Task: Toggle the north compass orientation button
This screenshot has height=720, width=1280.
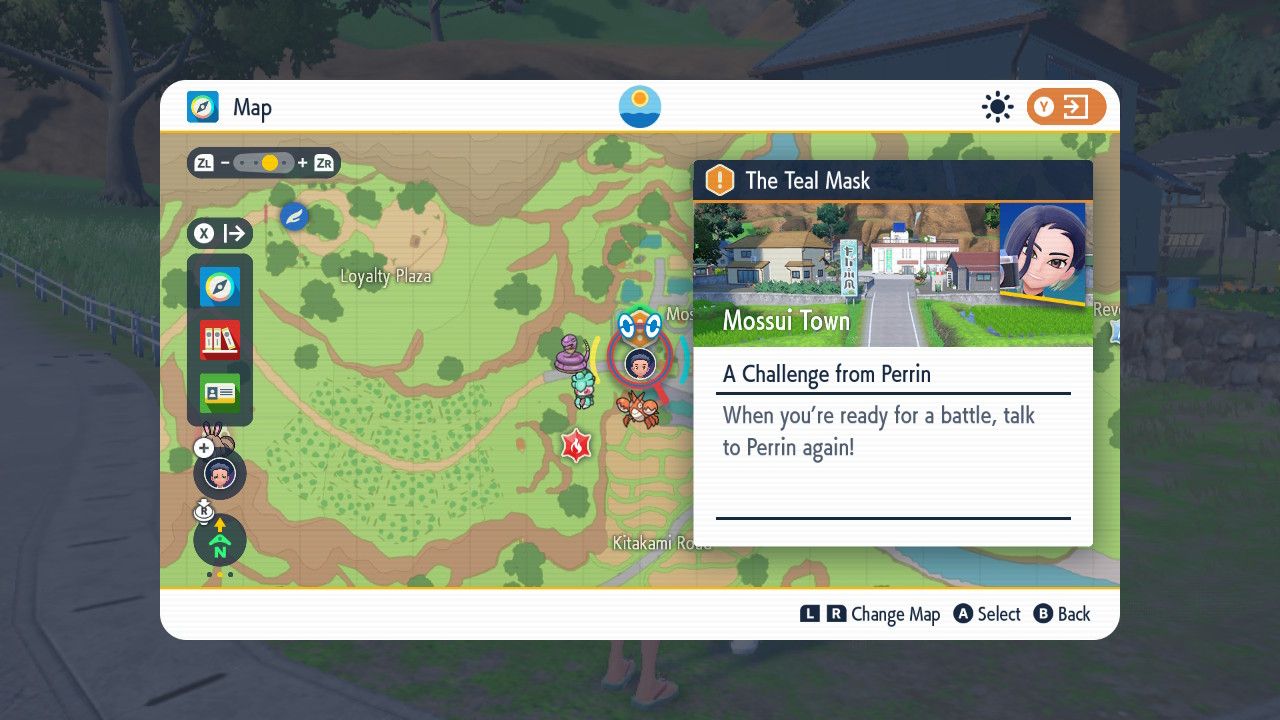Action: point(219,540)
